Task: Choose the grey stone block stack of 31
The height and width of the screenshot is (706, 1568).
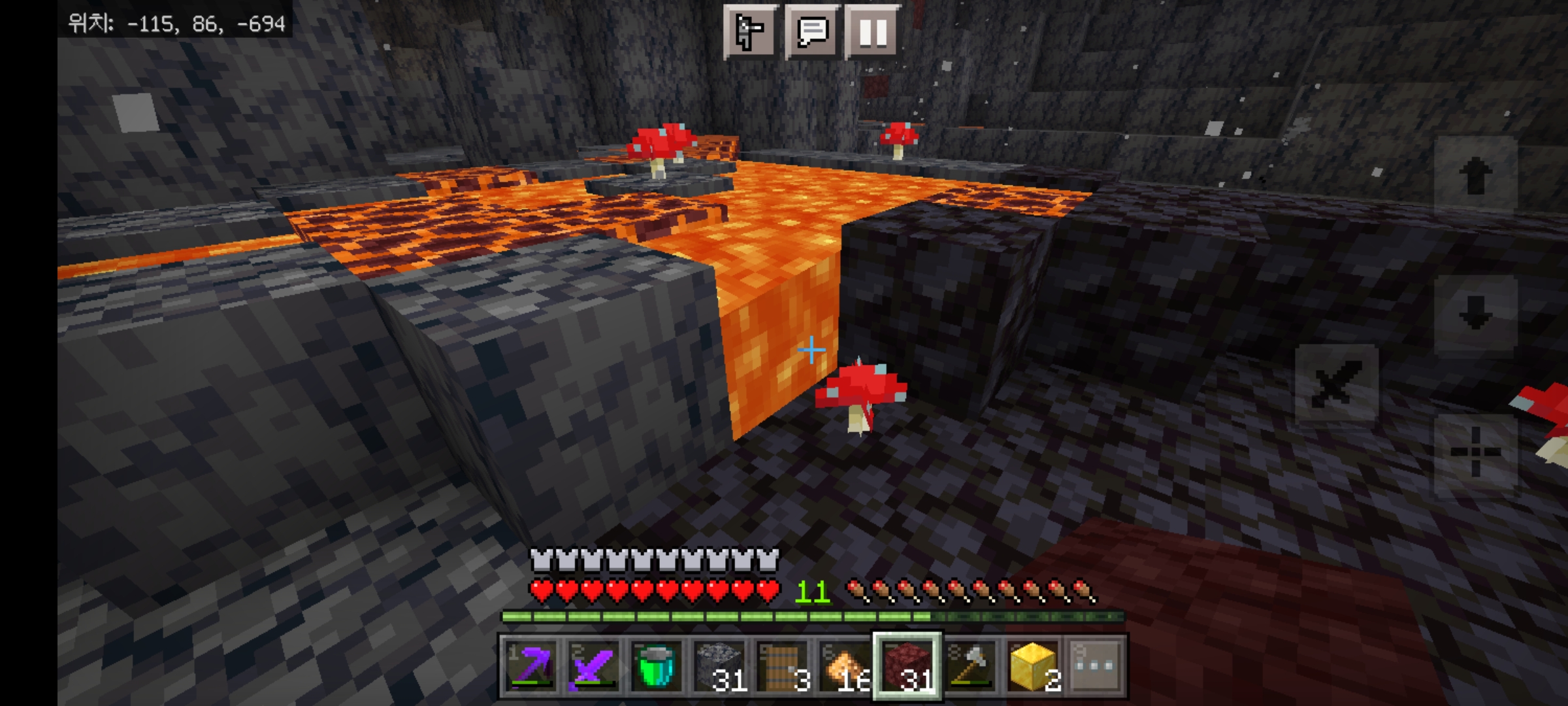Action: pos(718,666)
